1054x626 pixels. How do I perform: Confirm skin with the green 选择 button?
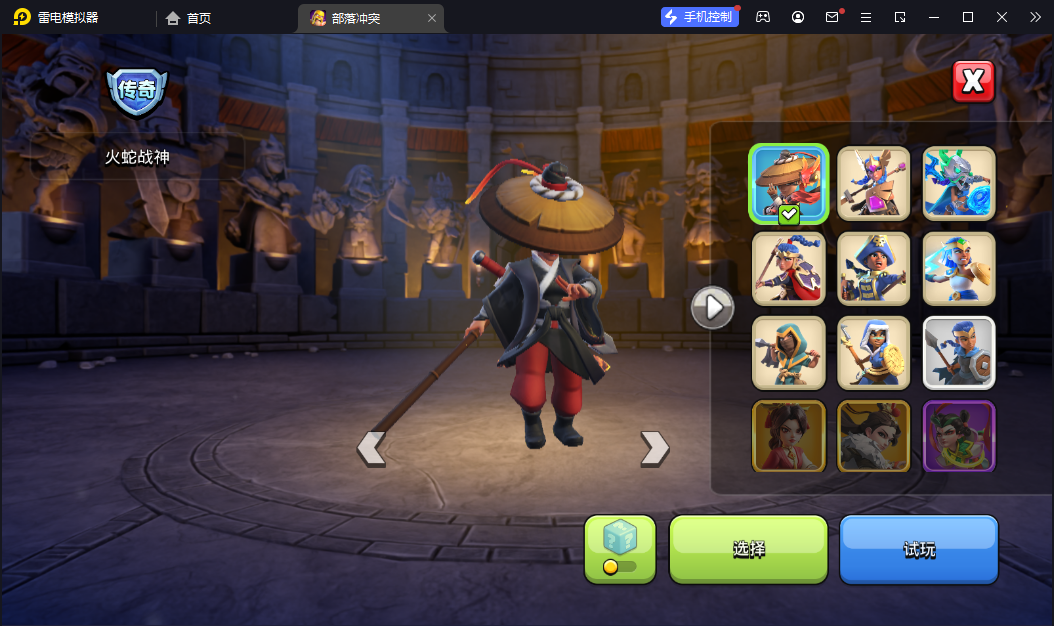(x=748, y=549)
